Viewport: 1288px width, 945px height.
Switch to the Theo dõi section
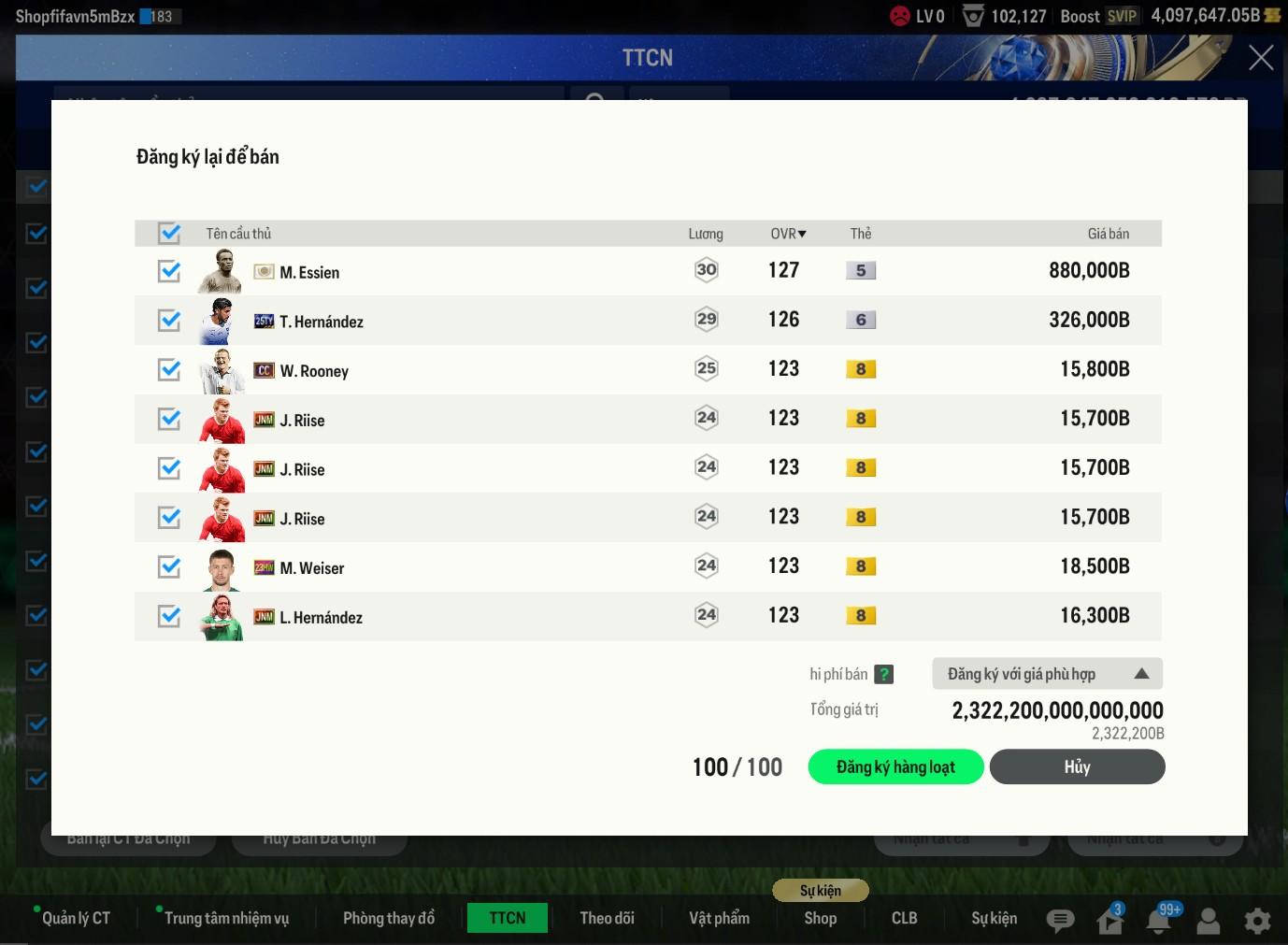(607, 918)
